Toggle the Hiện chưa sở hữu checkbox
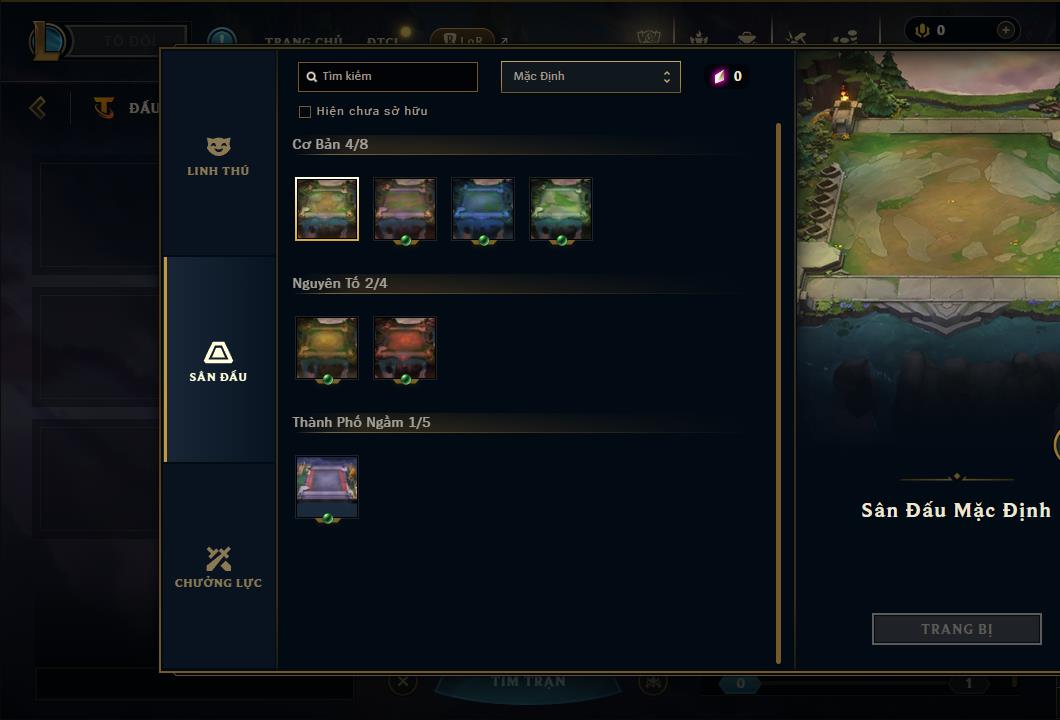The image size is (1060, 720). coord(305,111)
